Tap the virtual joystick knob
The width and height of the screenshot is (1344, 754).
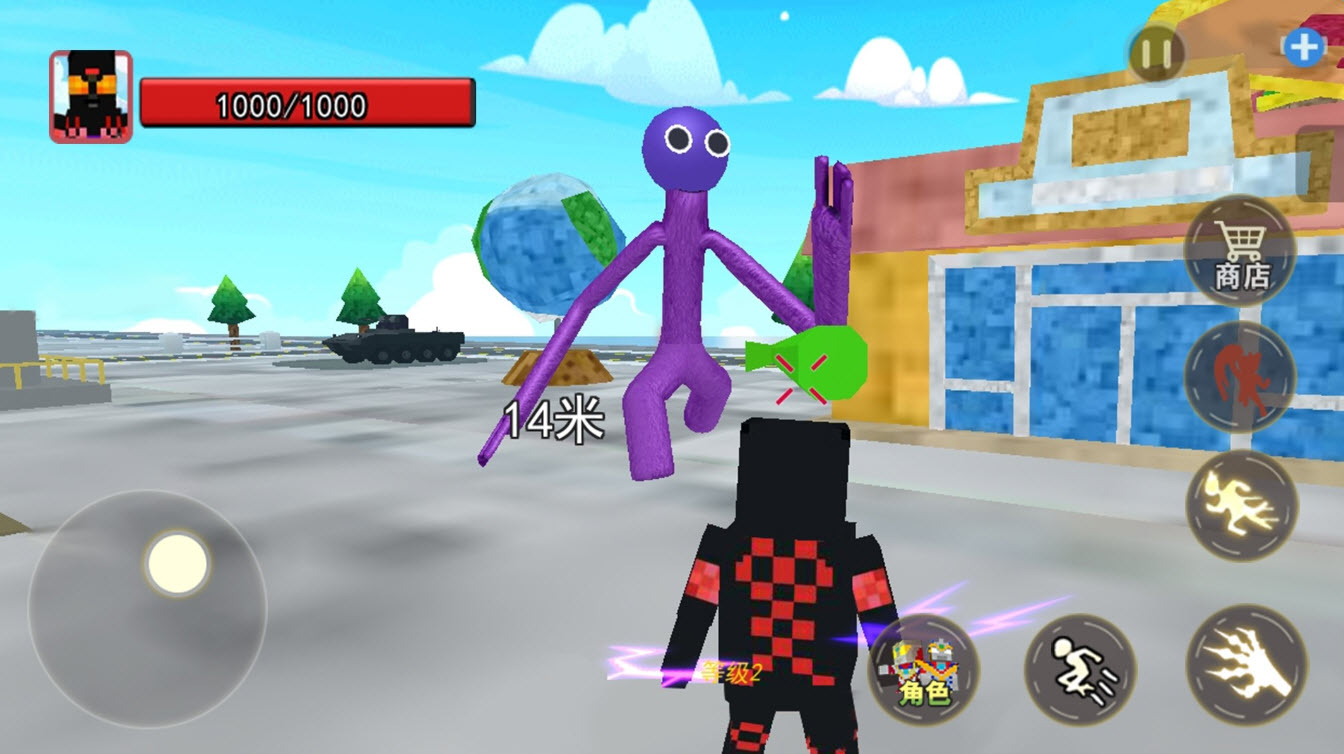pos(177,563)
